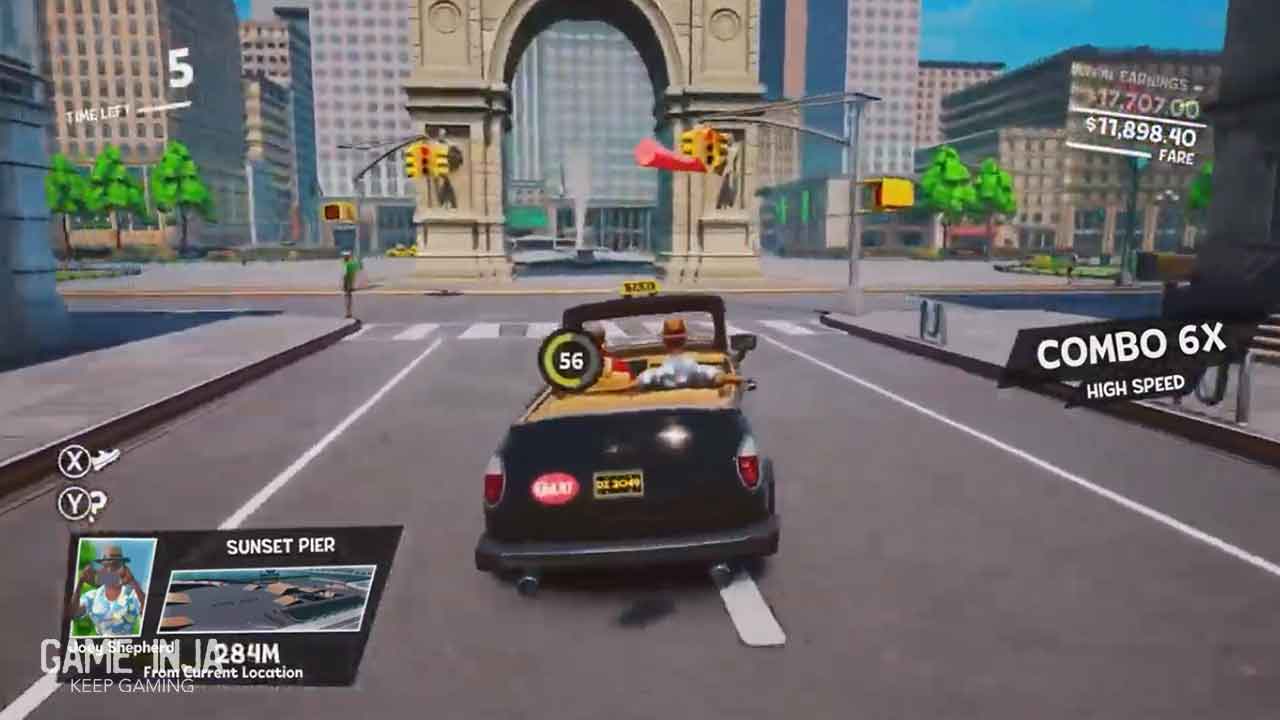Select Joey Shepherd's passenger portrait

pos(112,587)
